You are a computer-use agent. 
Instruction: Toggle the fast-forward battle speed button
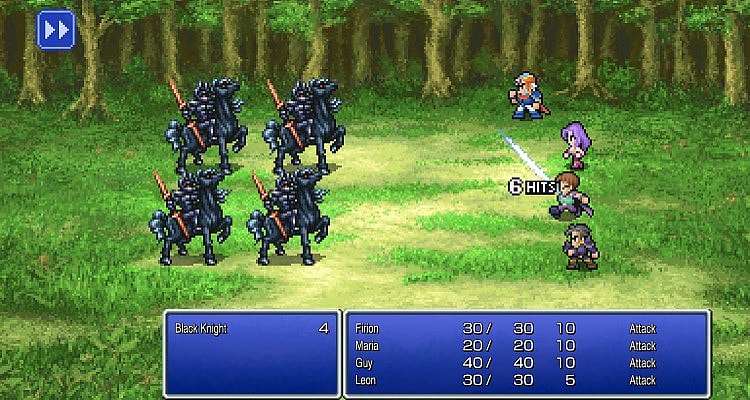pyautogui.click(x=57, y=30)
